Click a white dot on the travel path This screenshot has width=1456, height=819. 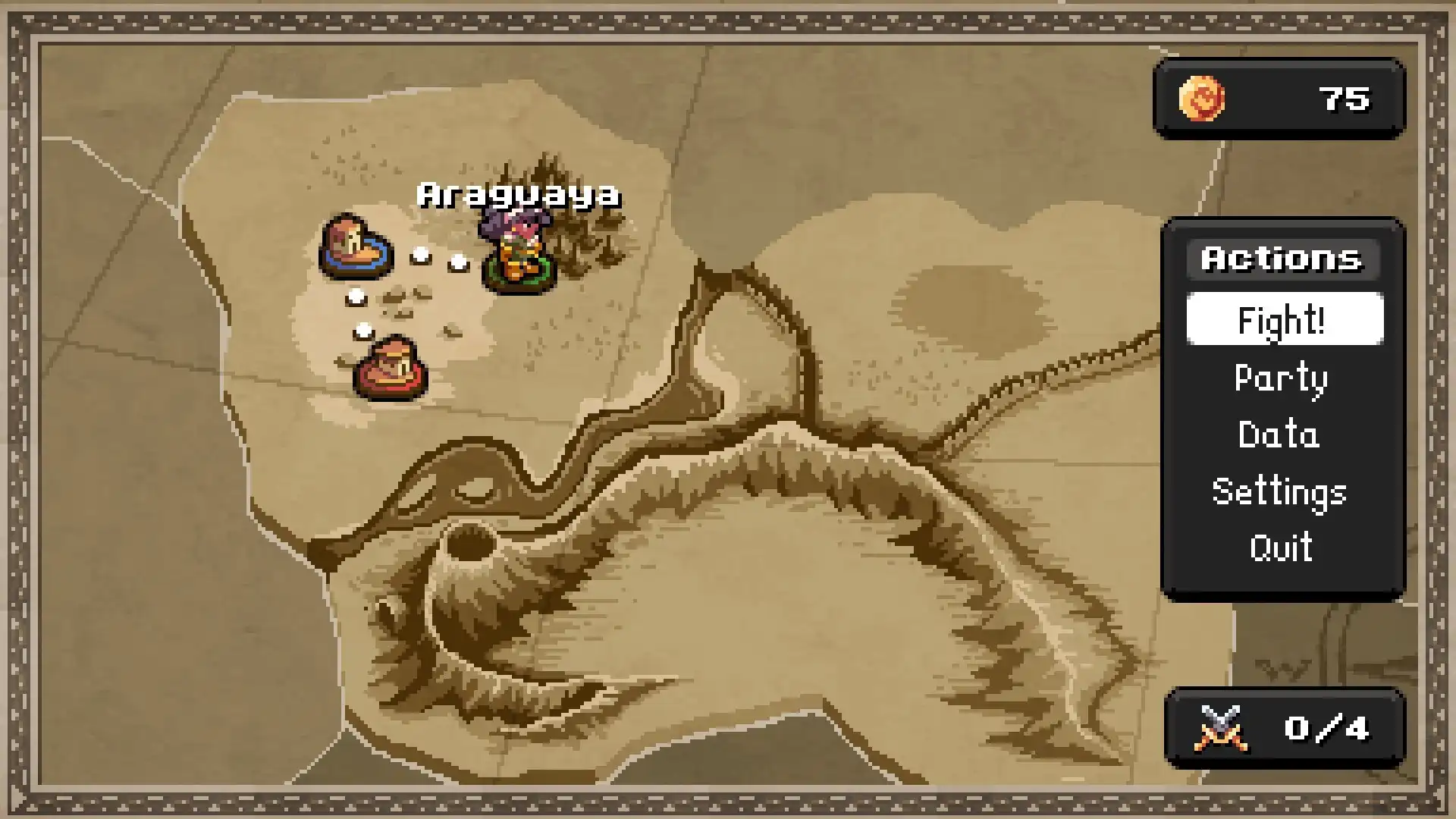tap(419, 255)
